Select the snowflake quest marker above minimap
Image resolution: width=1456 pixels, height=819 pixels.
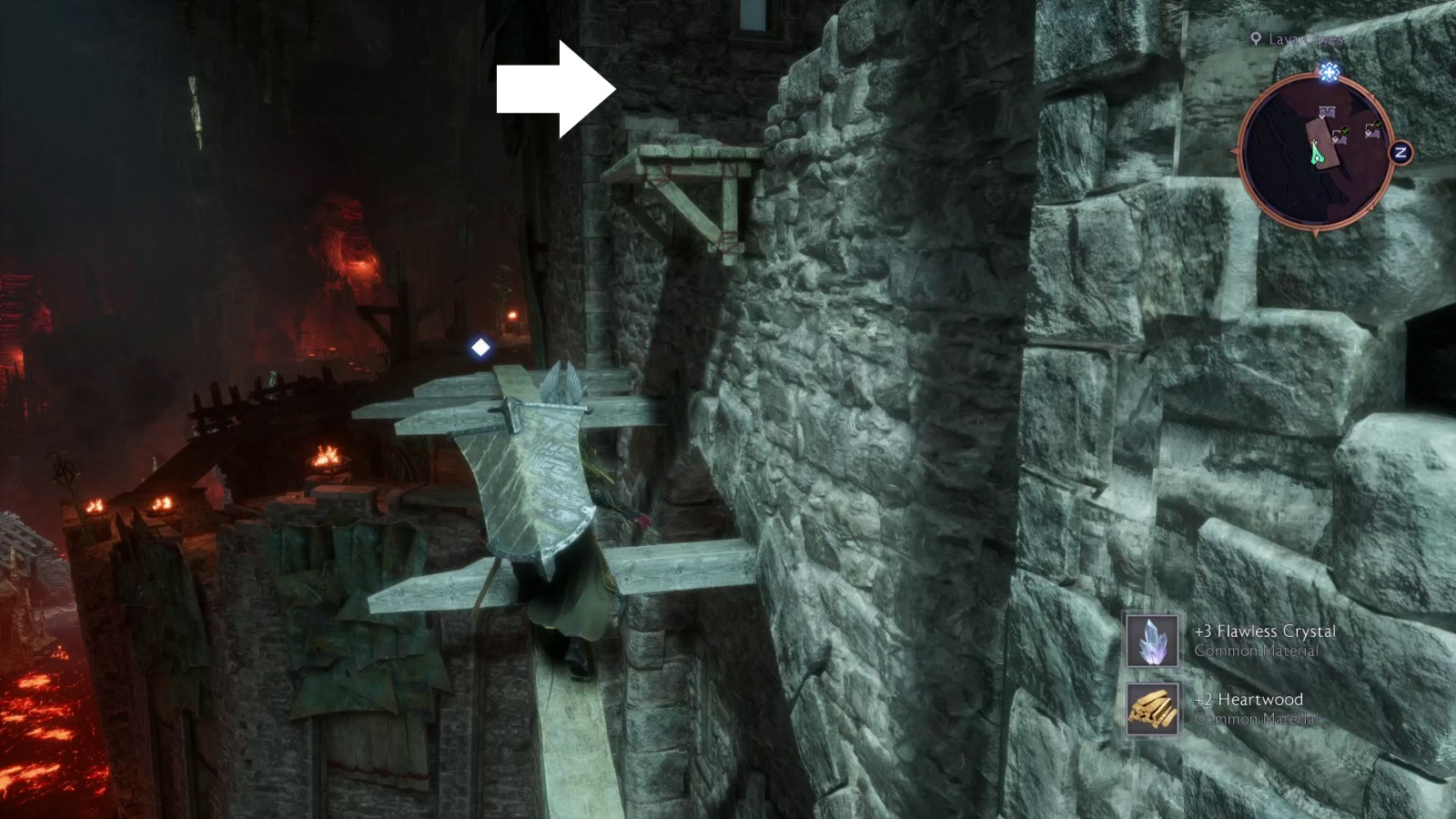1329,70
